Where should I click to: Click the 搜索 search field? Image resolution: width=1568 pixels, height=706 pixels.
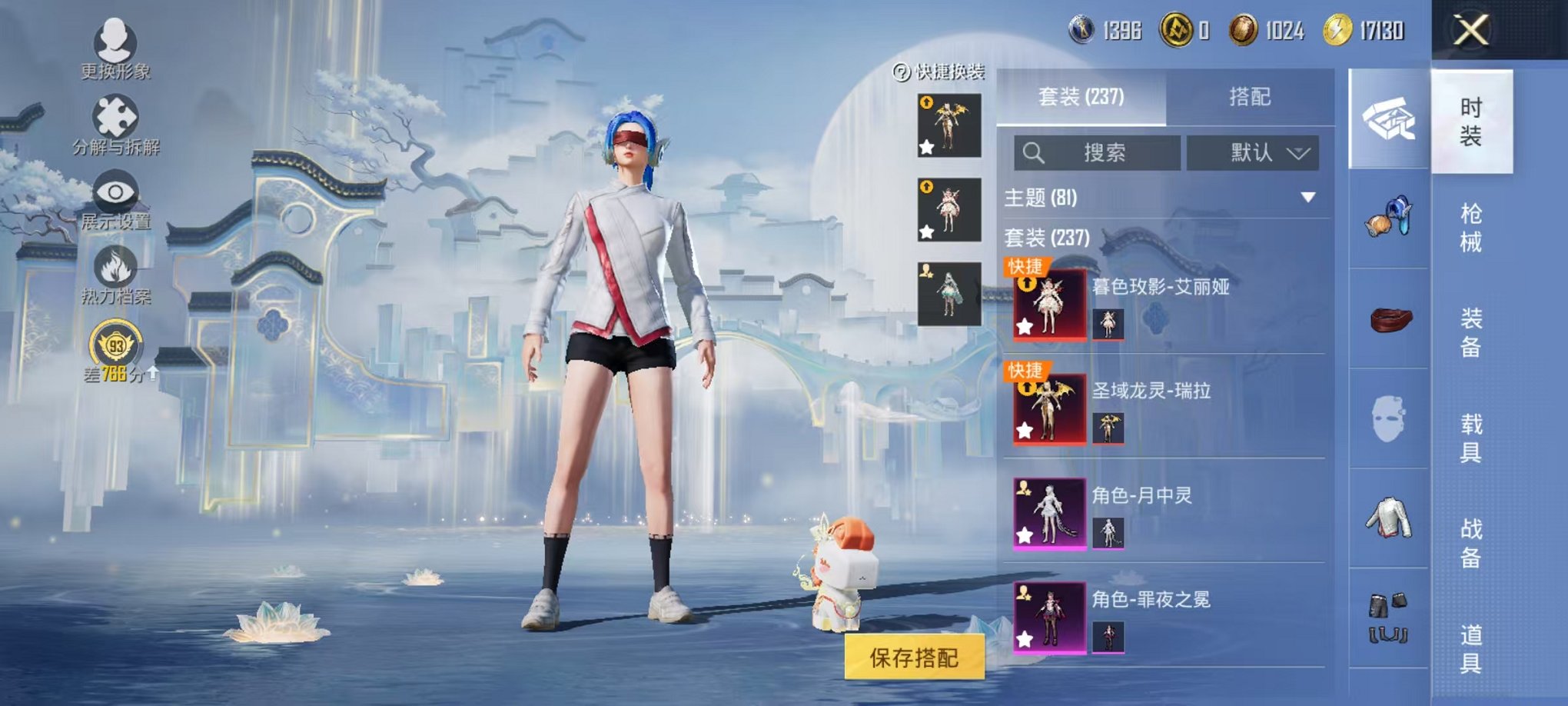pos(1099,152)
